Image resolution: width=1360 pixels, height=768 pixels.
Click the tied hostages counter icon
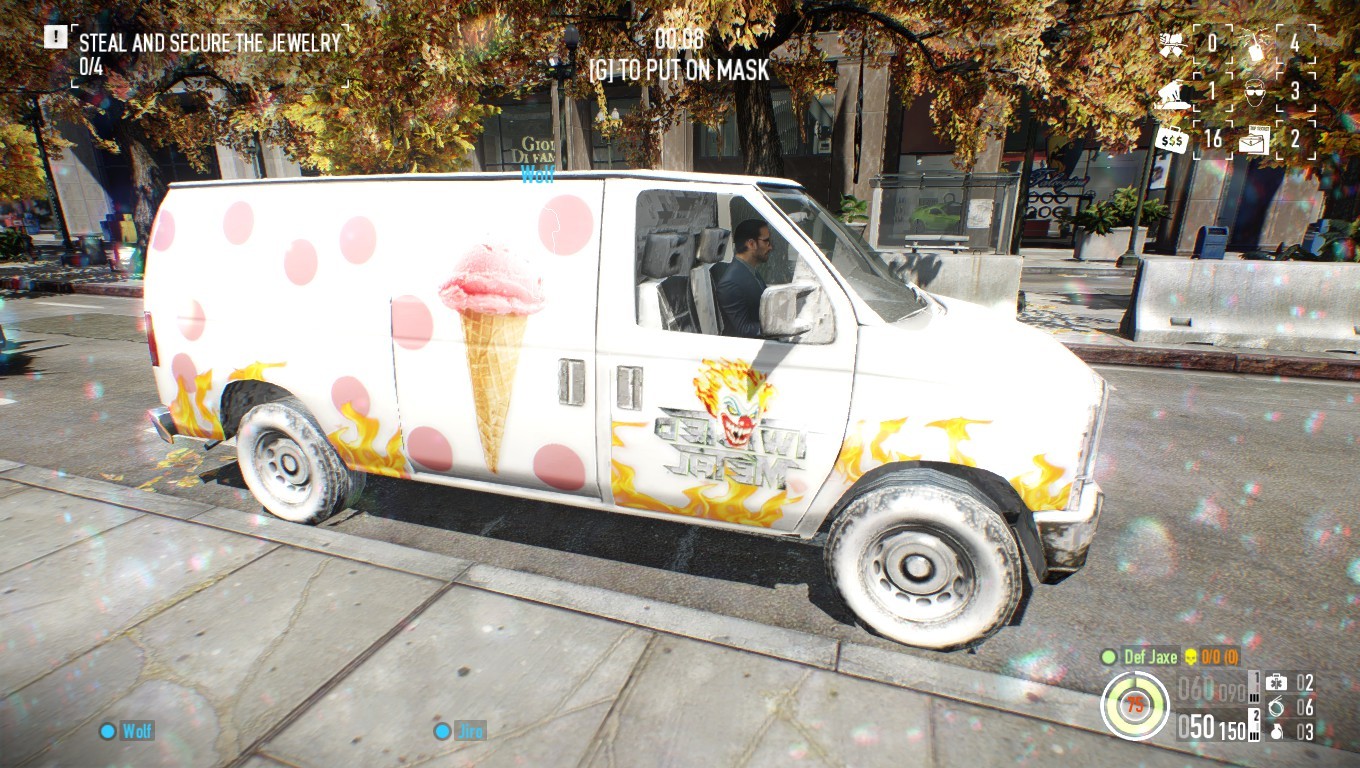coord(1172,94)
